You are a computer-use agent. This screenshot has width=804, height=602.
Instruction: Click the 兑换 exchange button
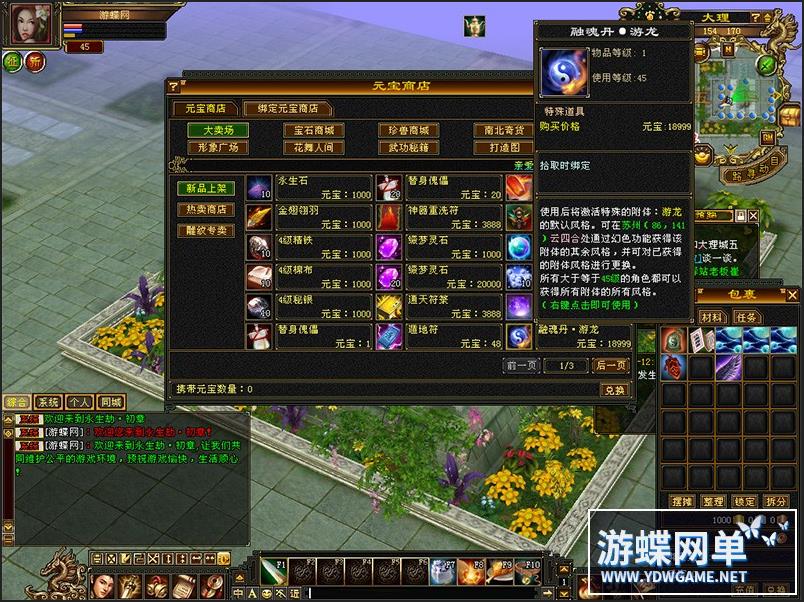(x=613, y=389)
